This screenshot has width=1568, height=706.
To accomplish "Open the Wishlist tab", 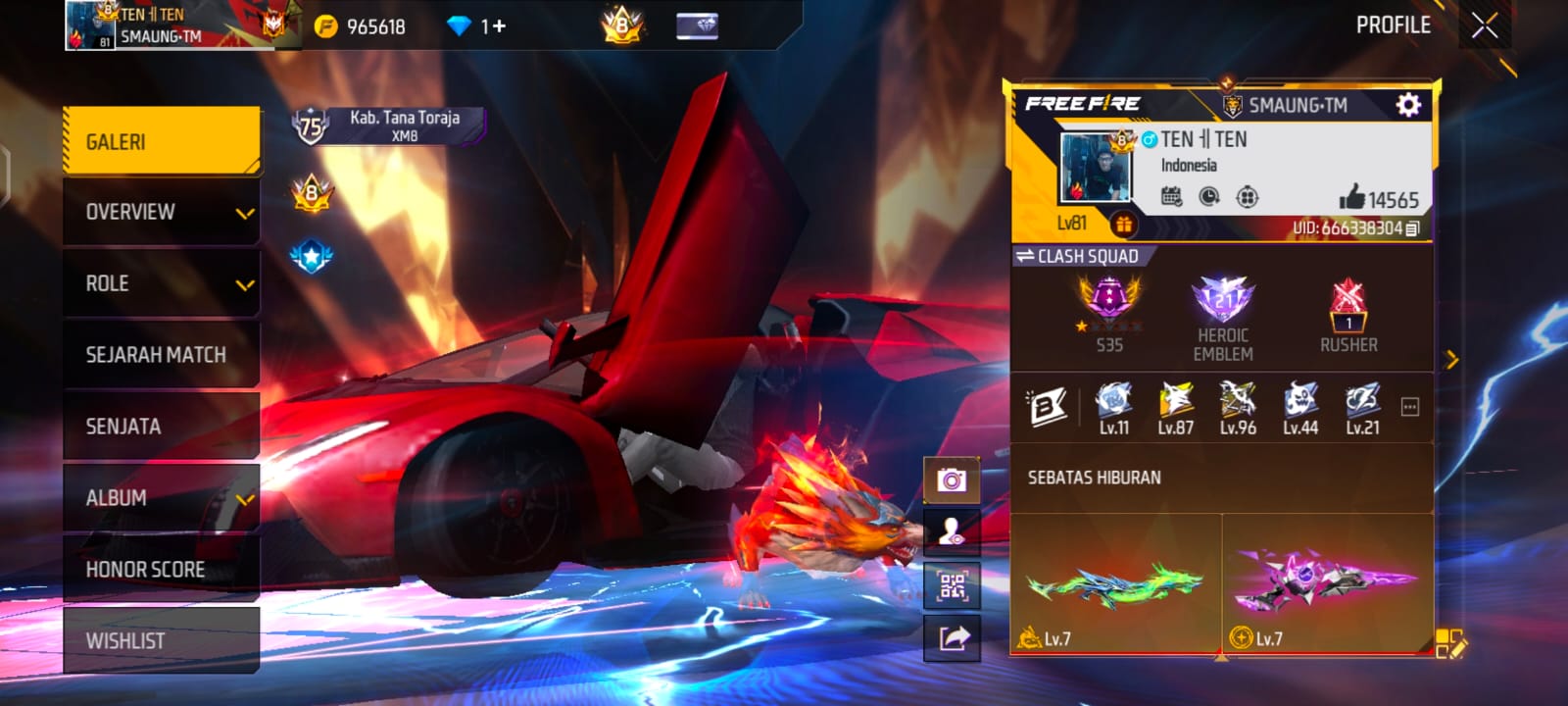I will click(x=162, y=641).
